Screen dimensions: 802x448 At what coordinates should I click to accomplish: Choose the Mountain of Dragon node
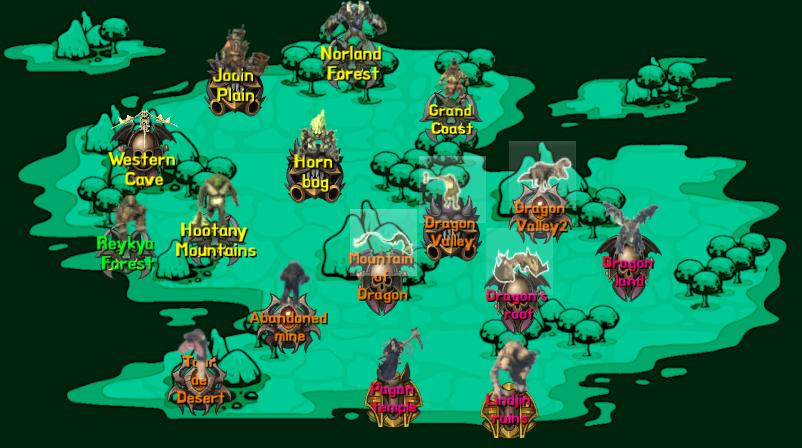381,274
